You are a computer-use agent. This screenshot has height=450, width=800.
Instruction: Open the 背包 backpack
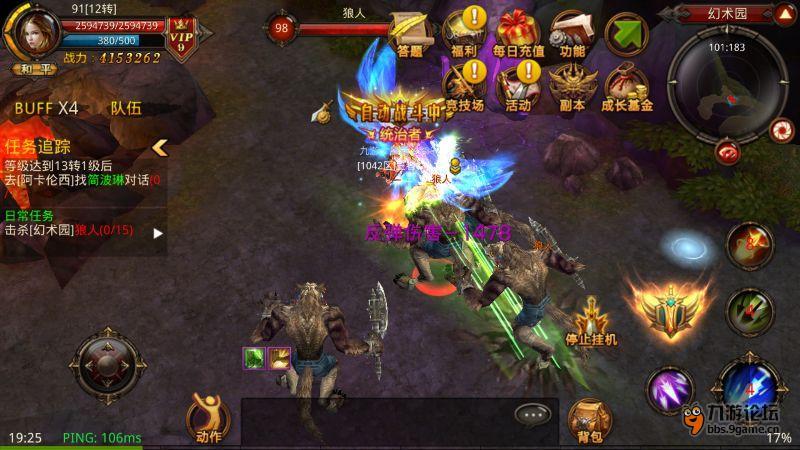587,420
